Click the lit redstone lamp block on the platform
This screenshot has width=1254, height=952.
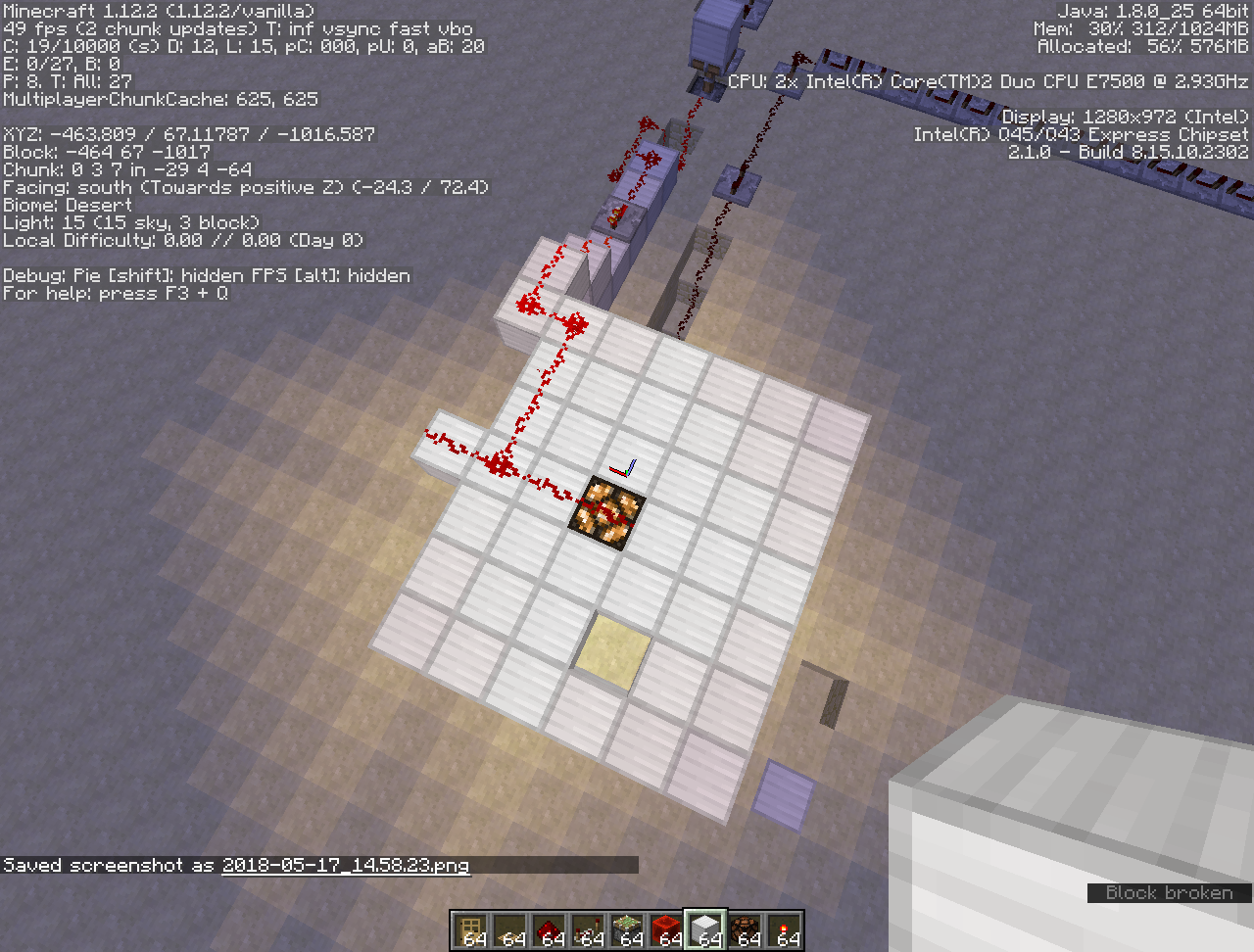[607, 513]
